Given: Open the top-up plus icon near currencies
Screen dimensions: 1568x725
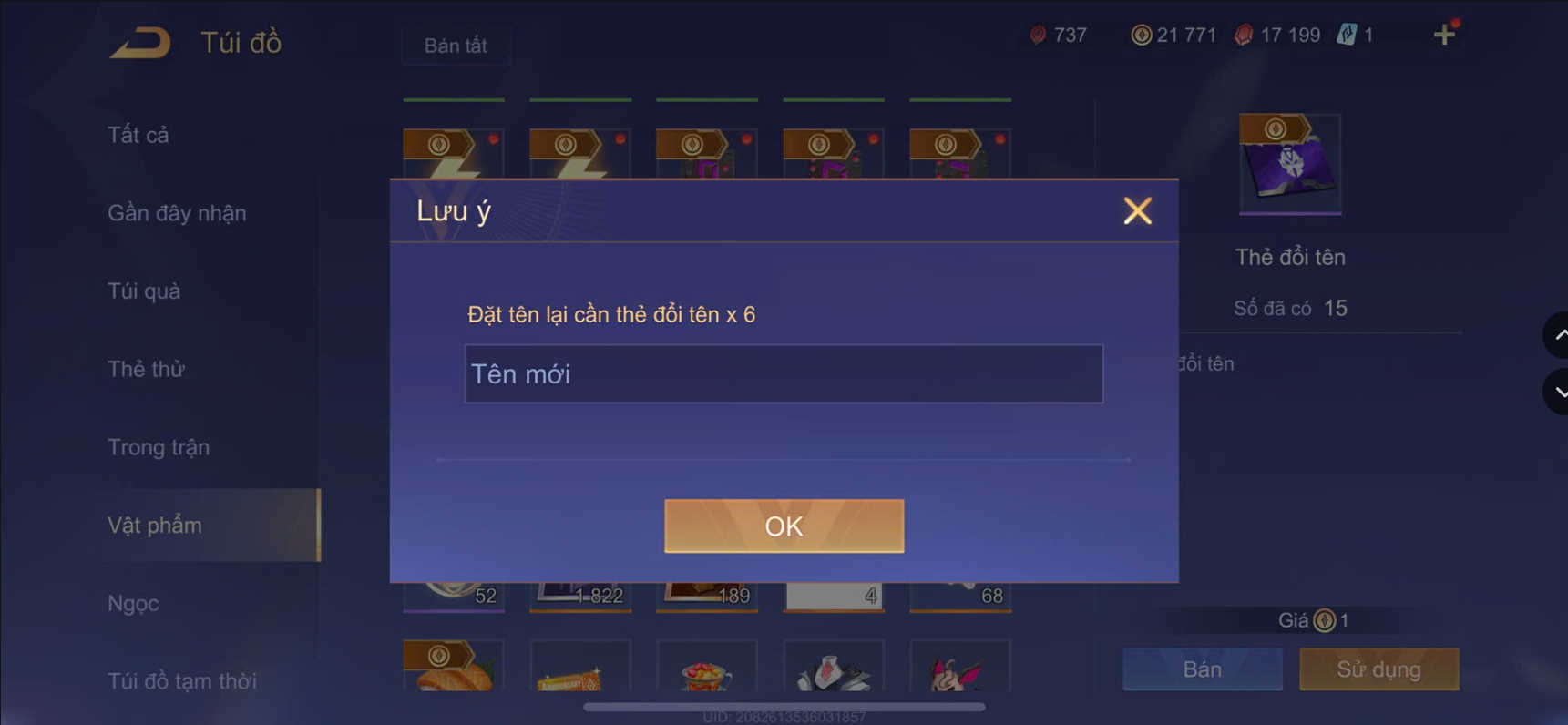Looking at the screenshot, I should tap(1444, 34).
